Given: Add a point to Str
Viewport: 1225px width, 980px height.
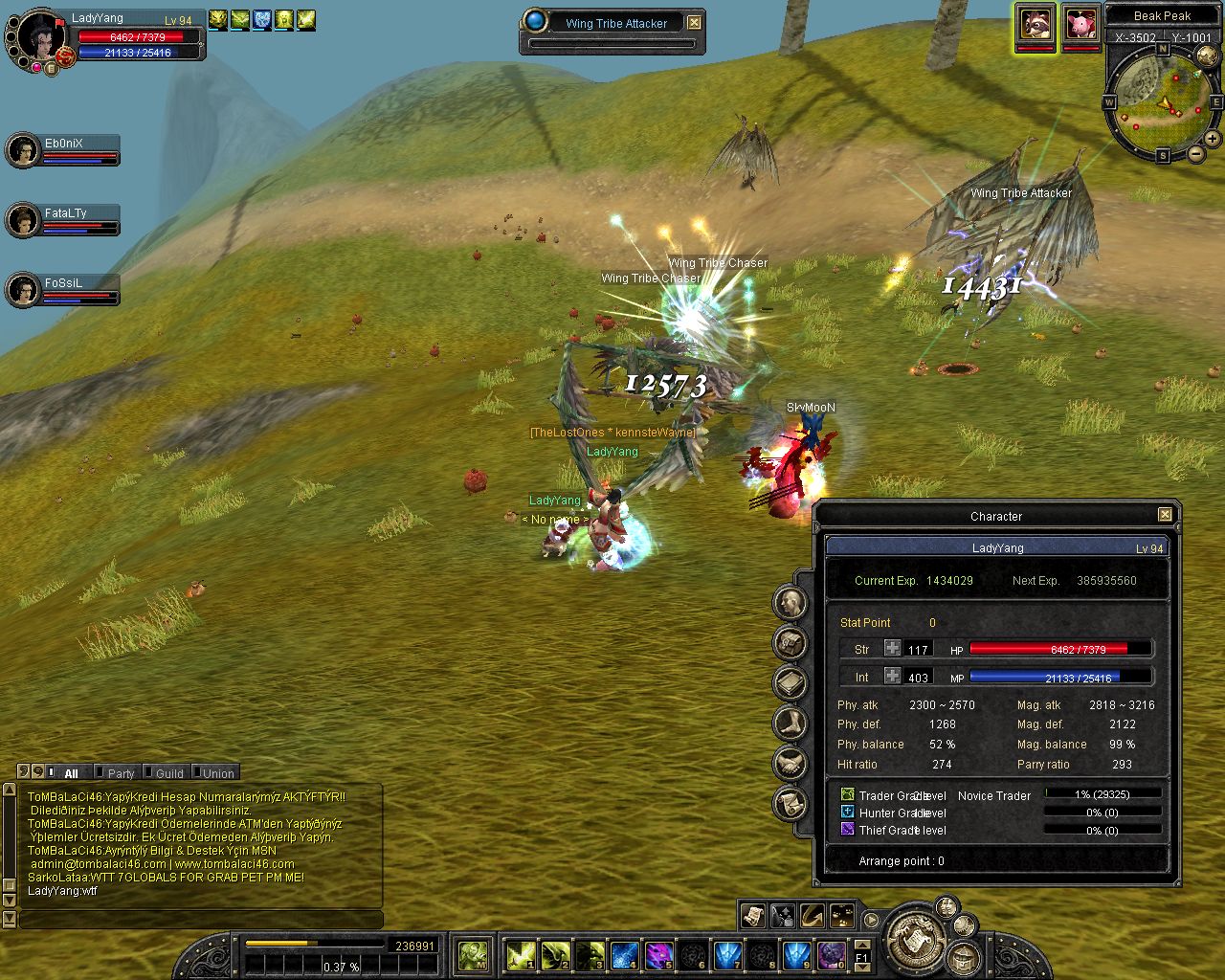Looking at the screenshot, I should click(892, 649).
